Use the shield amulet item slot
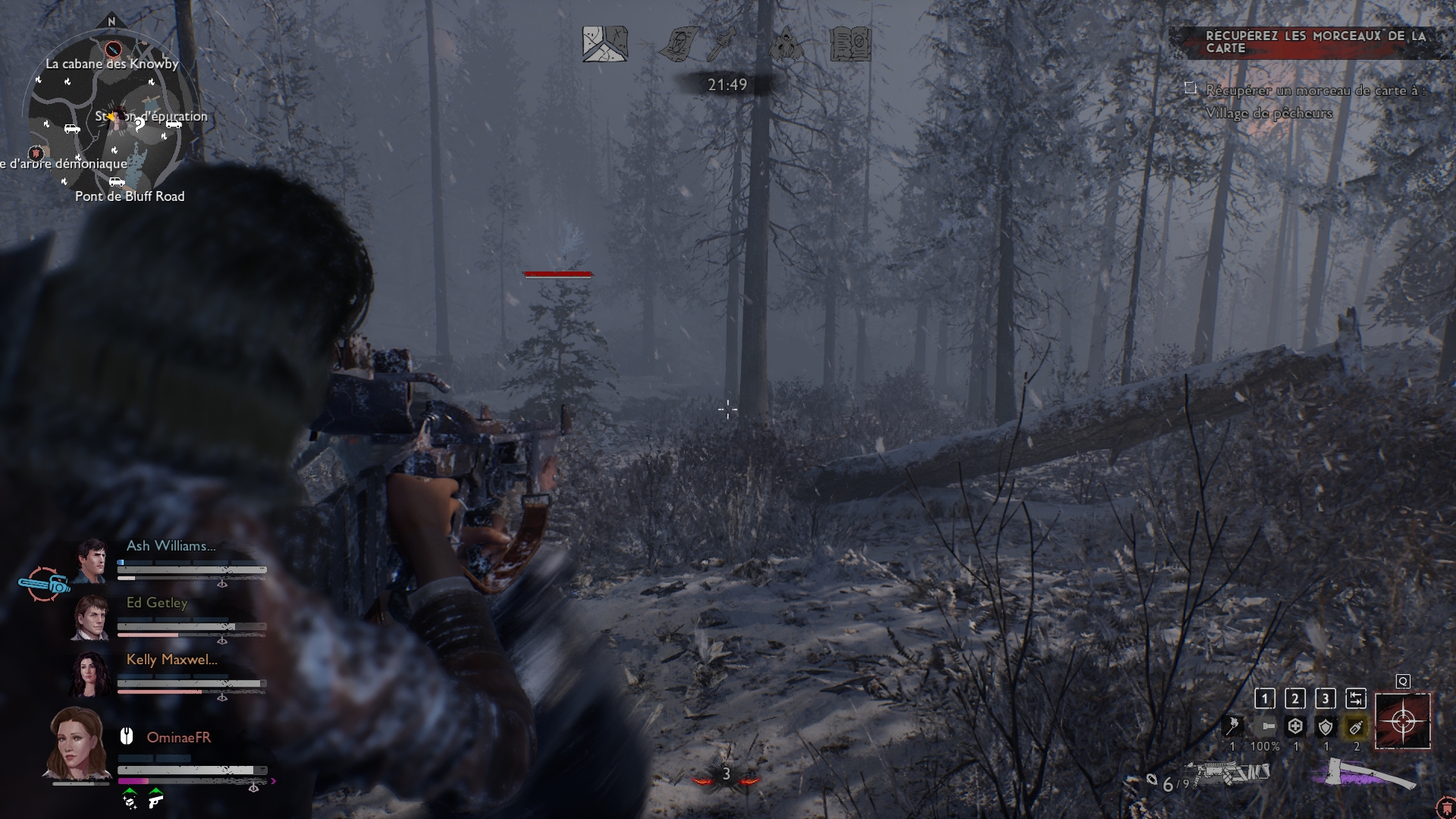This screenshot has width=1456, height=819. click(1326, 727)
